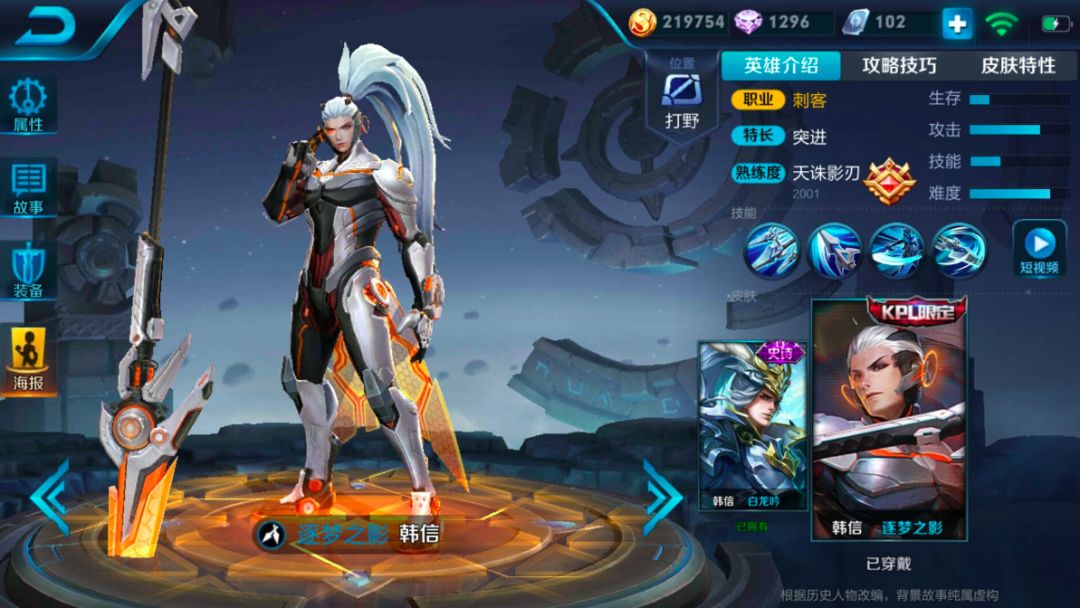Show the next hero with right arrow

(x=661, y=496)
